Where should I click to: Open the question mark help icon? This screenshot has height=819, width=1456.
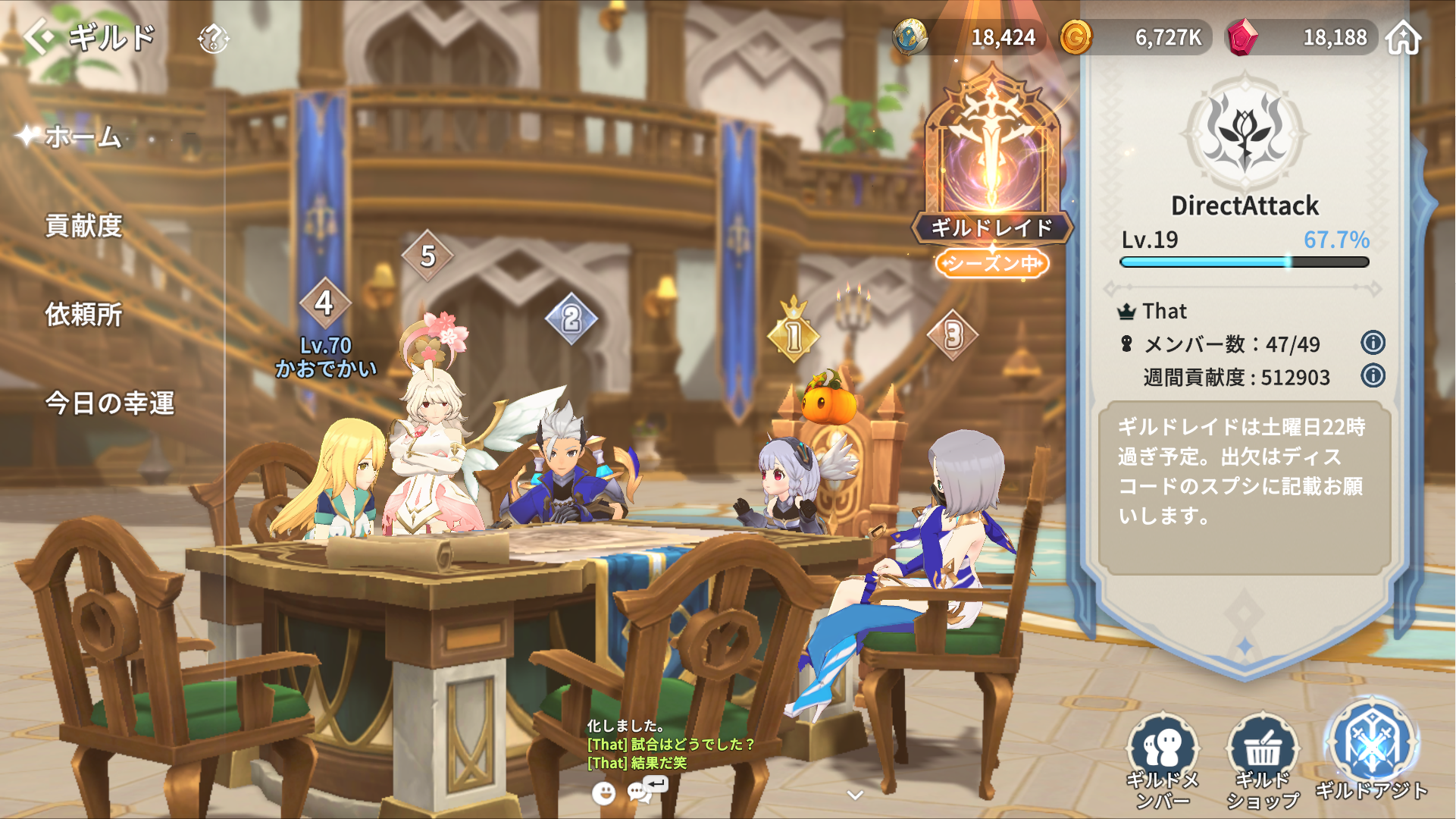click(213, 38)
